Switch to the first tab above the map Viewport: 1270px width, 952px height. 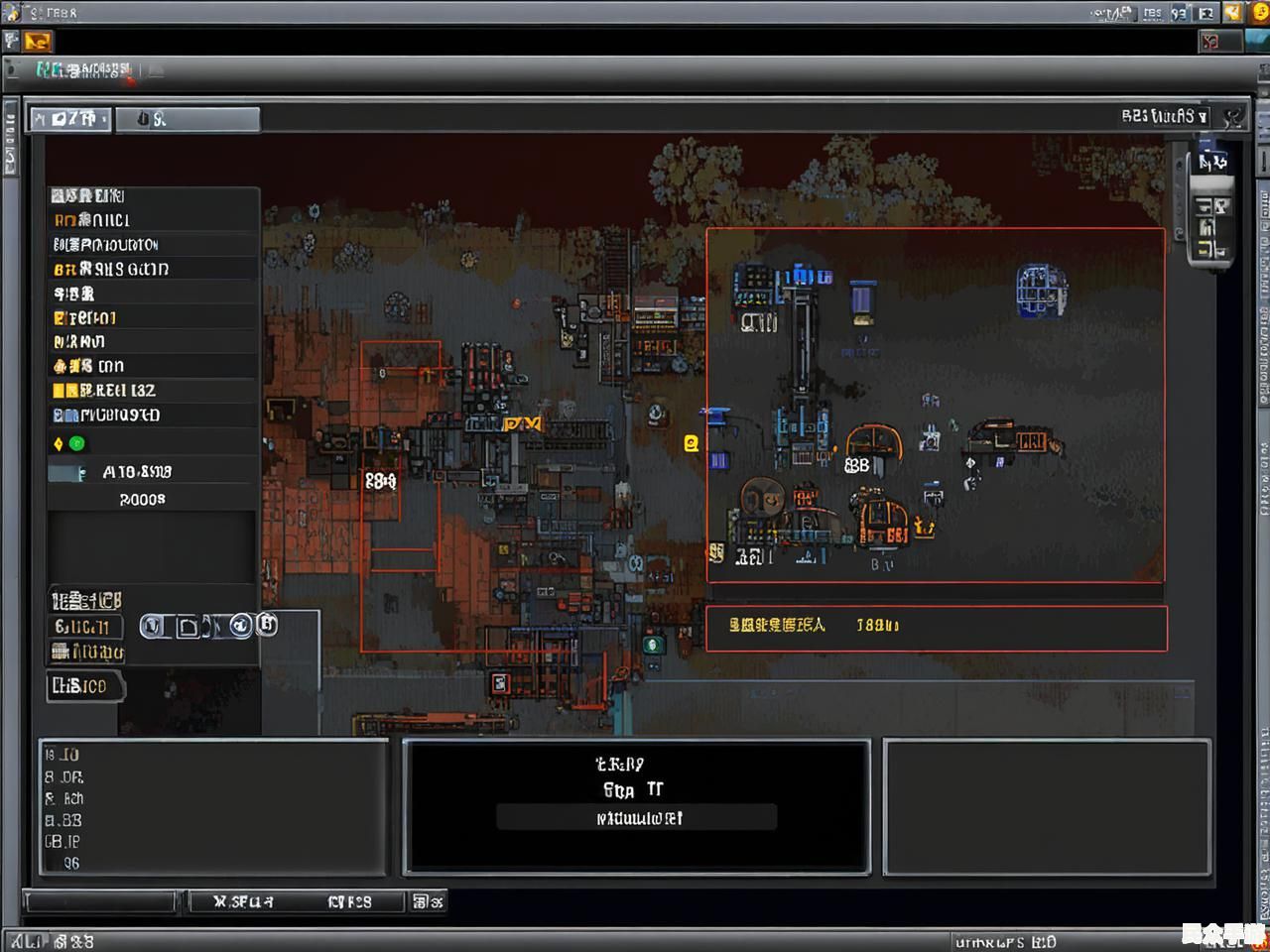(70, 119)
